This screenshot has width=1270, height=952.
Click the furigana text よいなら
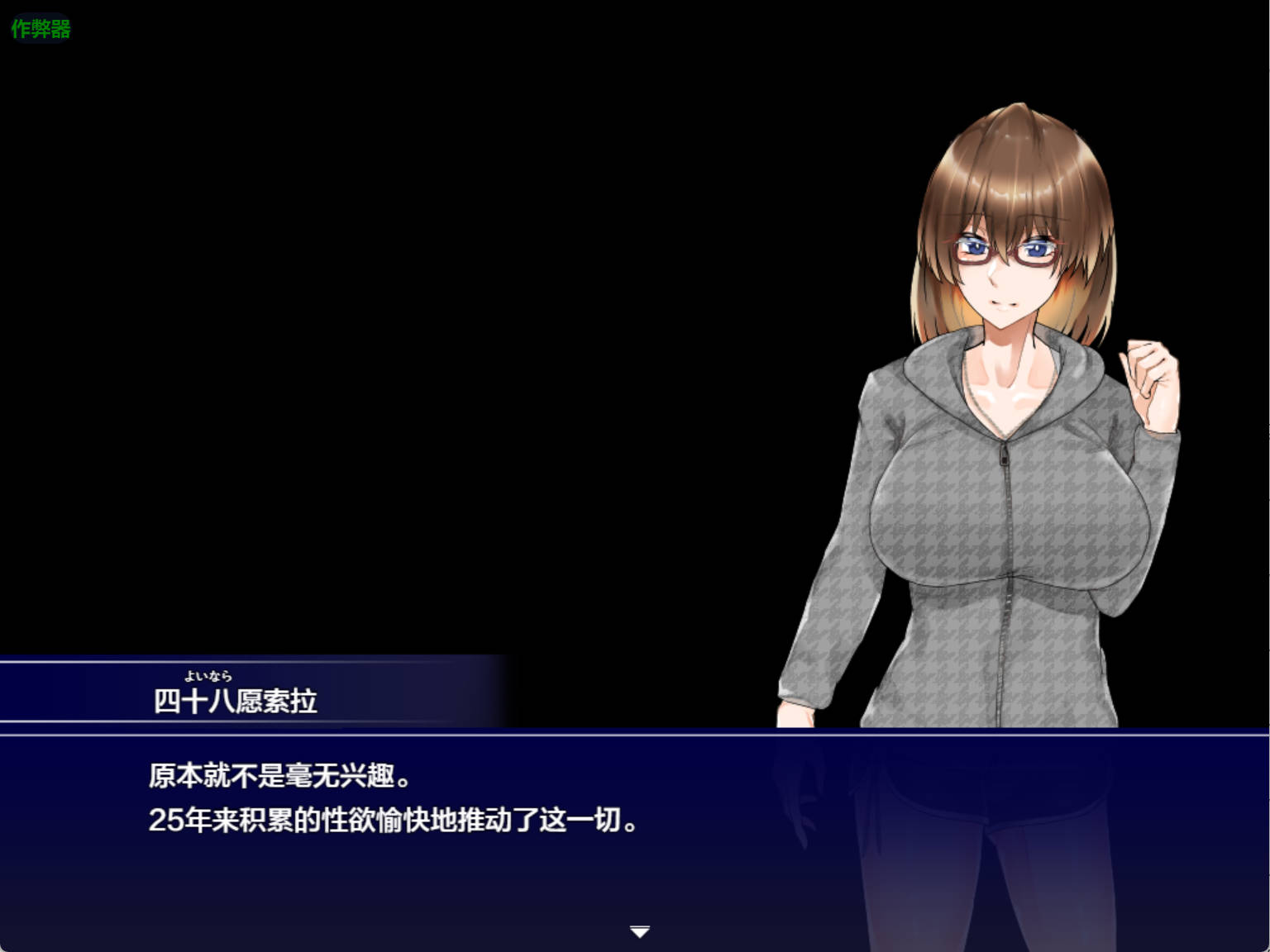click(208, 675)
